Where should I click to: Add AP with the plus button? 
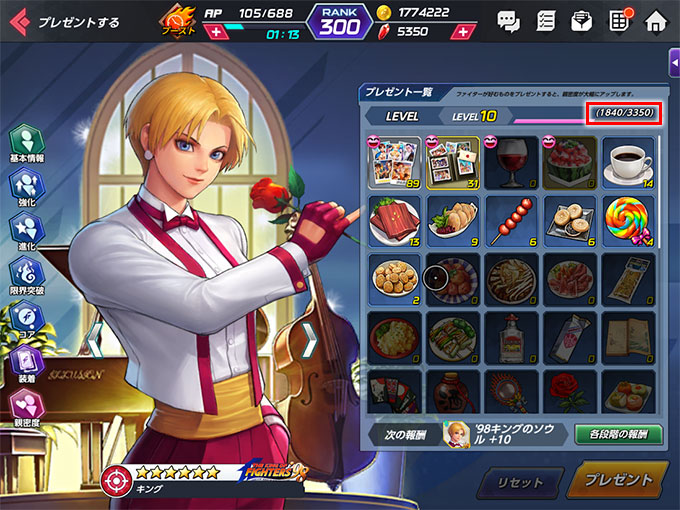pyautogui.click(x=214, y=33)
